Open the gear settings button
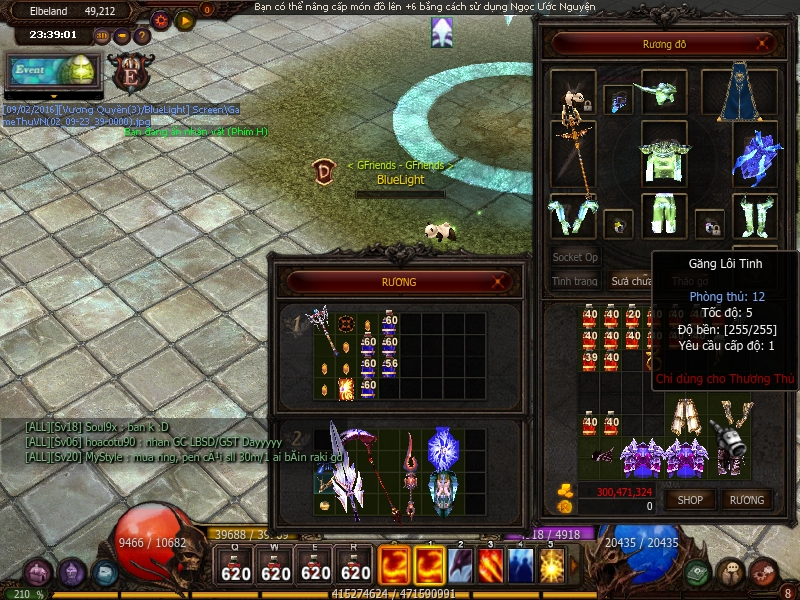This screenshot has height=600, width=800. [161, 19]
